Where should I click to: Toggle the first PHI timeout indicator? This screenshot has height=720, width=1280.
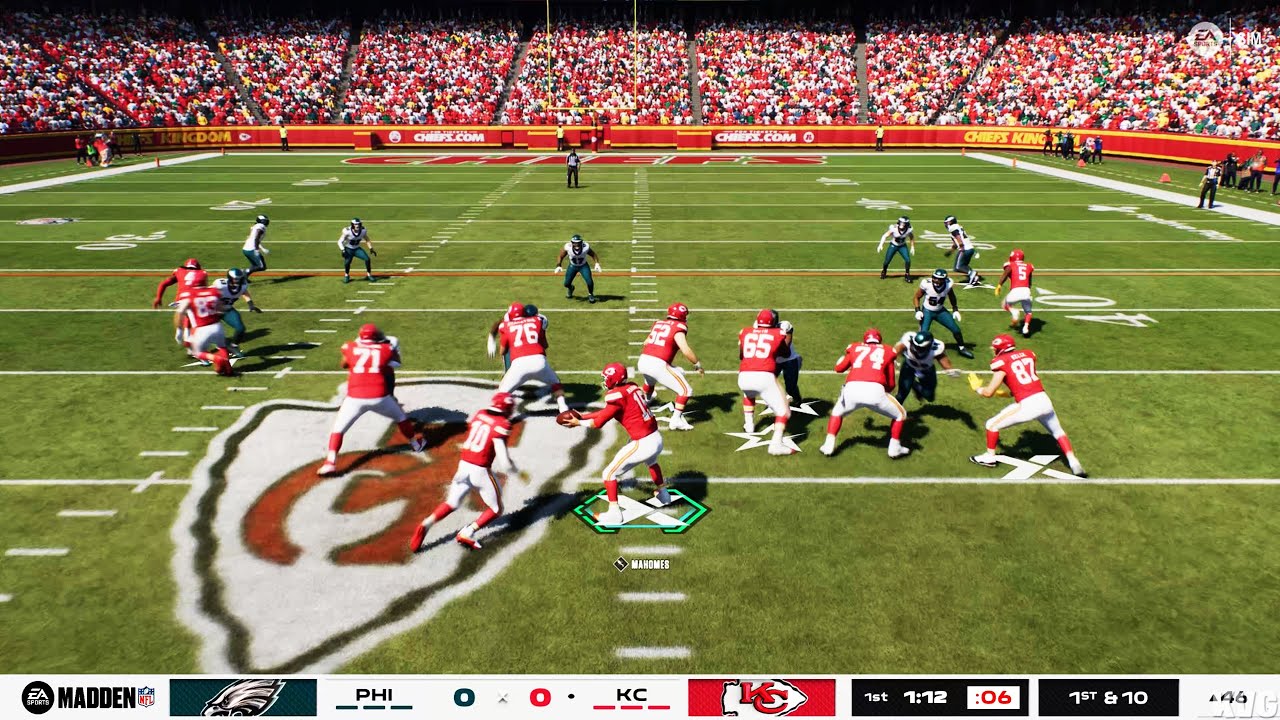click(x=345, y=705)
